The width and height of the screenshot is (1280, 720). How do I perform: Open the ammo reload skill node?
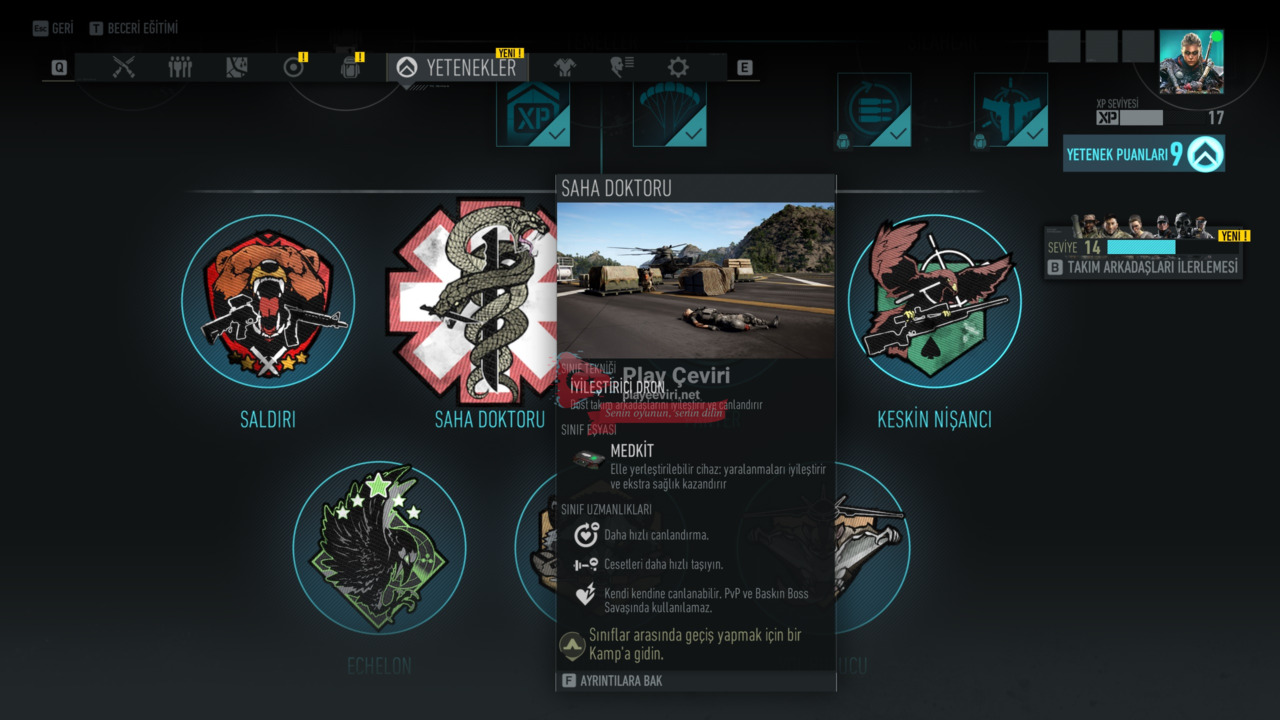874,110
